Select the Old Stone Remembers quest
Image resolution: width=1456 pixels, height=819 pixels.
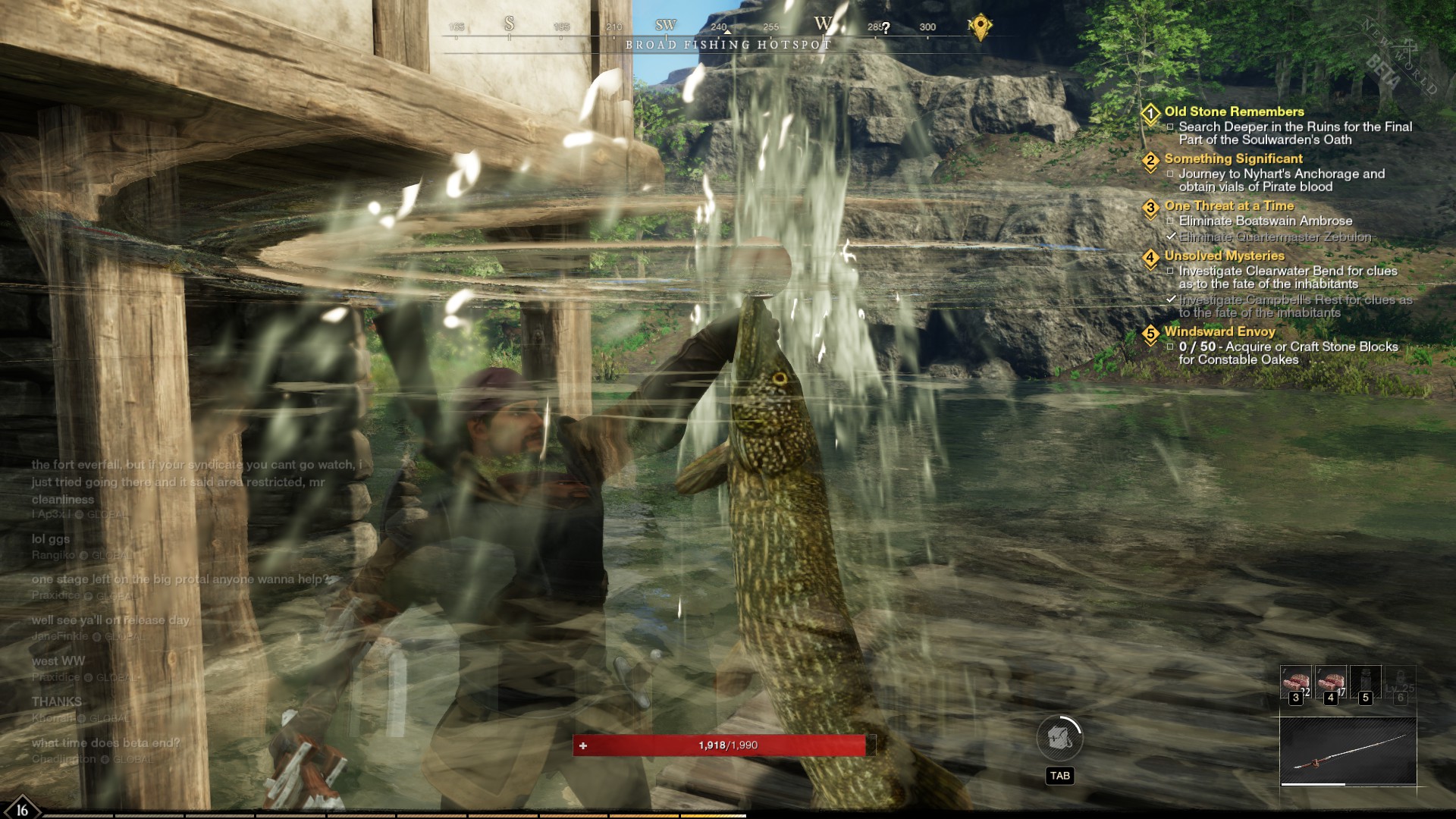tap(1234, 111)
